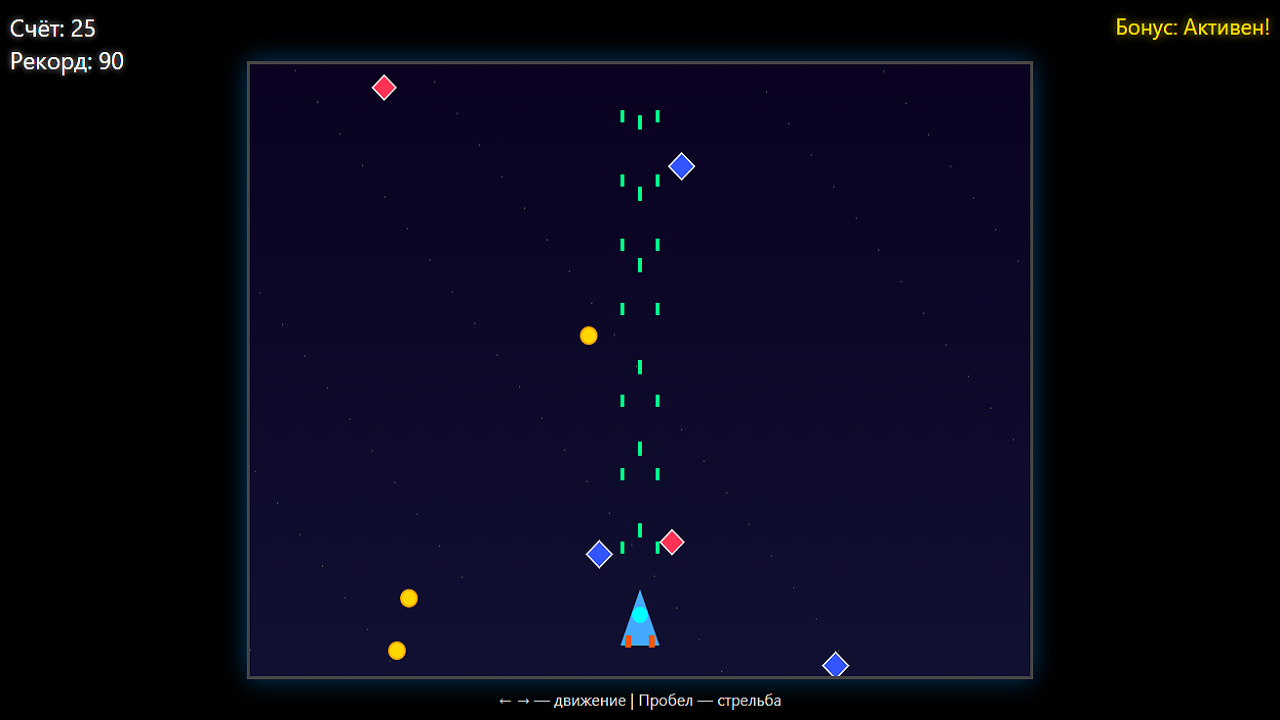This screenshot has height=720, width=1280.
Task: Click the 'Пробел — стрельба' instruction text
Action: coord(713,700)
